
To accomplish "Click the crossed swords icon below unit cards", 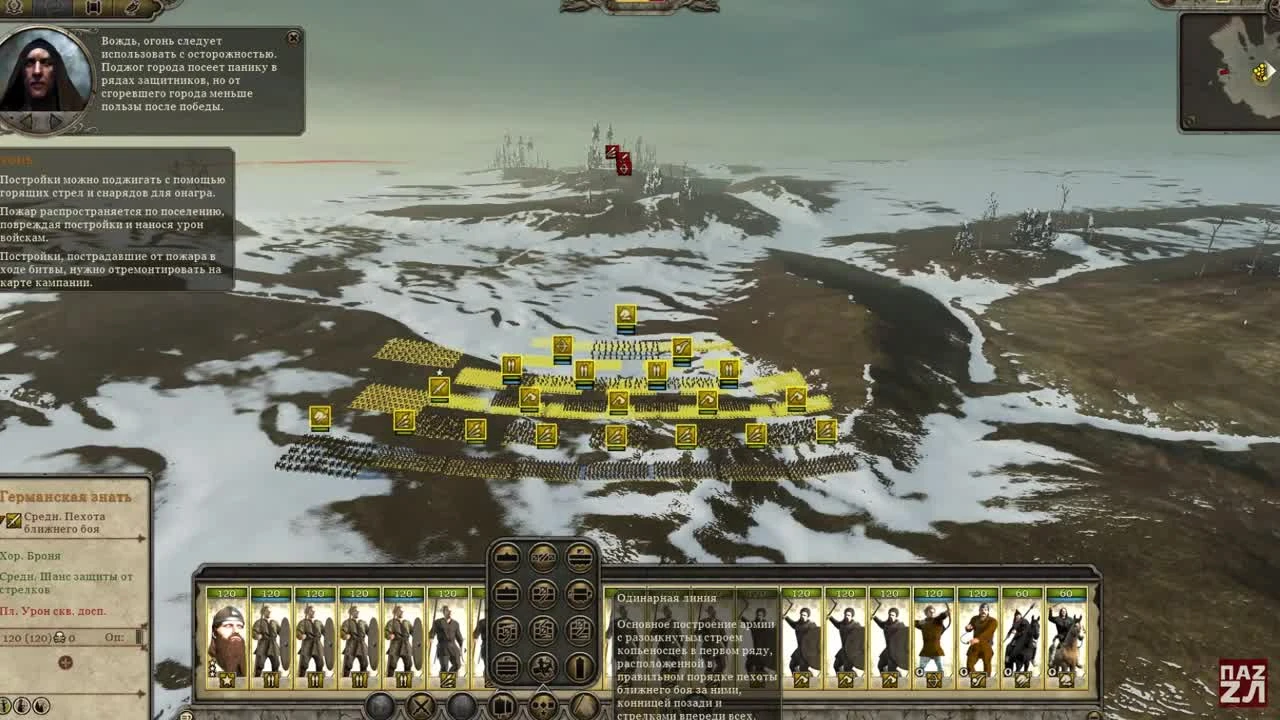I will tap(421, 707).
